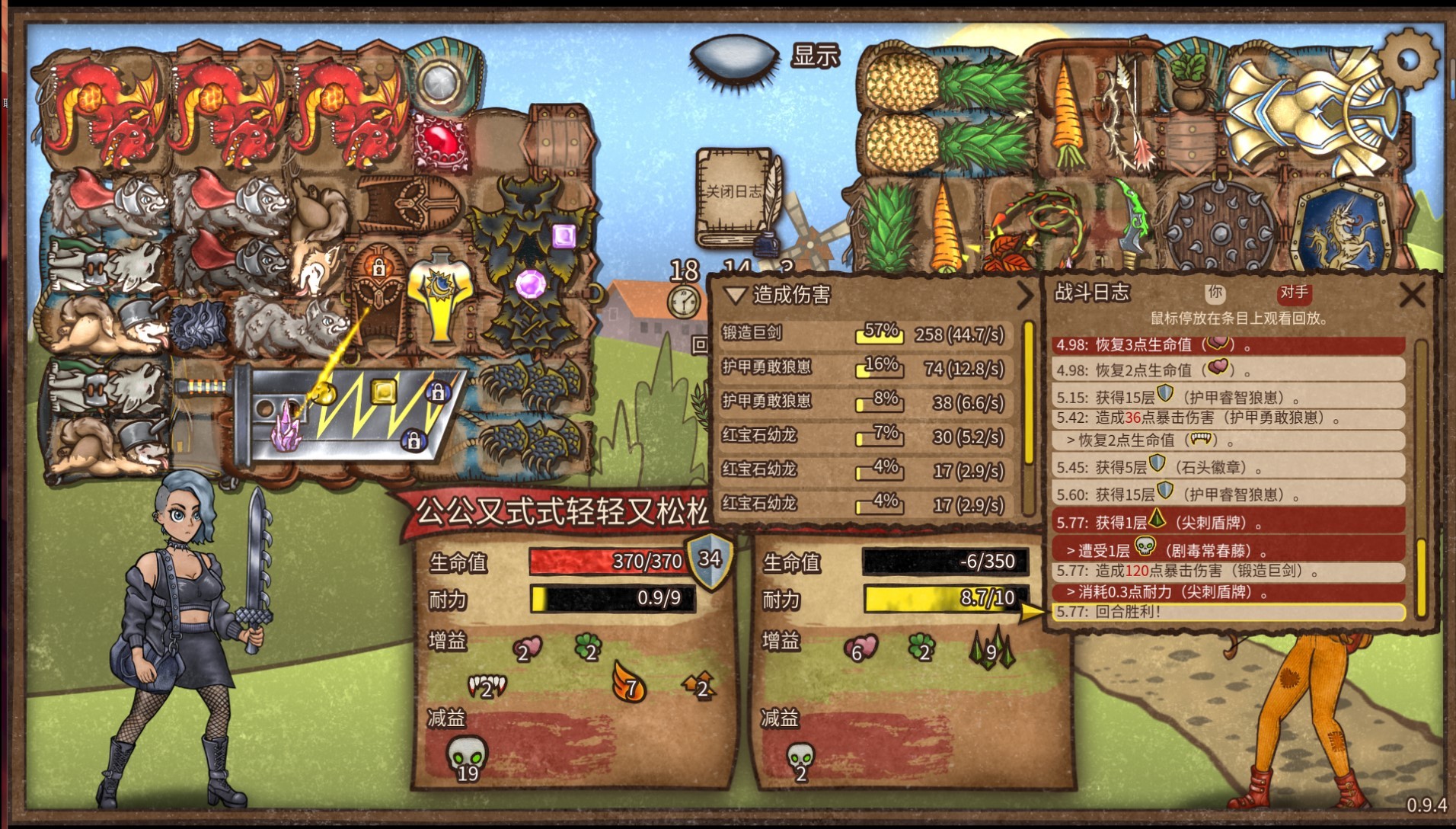Viewport: 1456px width, 829px height.
Task: Switch the battle log to 你
Action: tap(1215, 292)
